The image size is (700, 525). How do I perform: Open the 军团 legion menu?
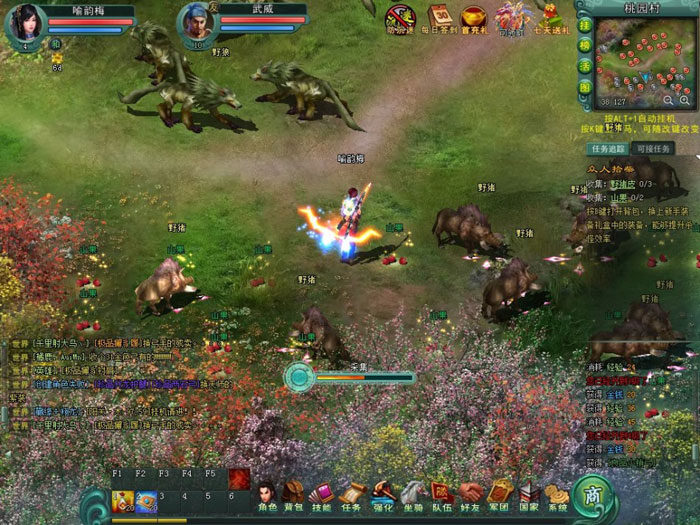point(500,494)
